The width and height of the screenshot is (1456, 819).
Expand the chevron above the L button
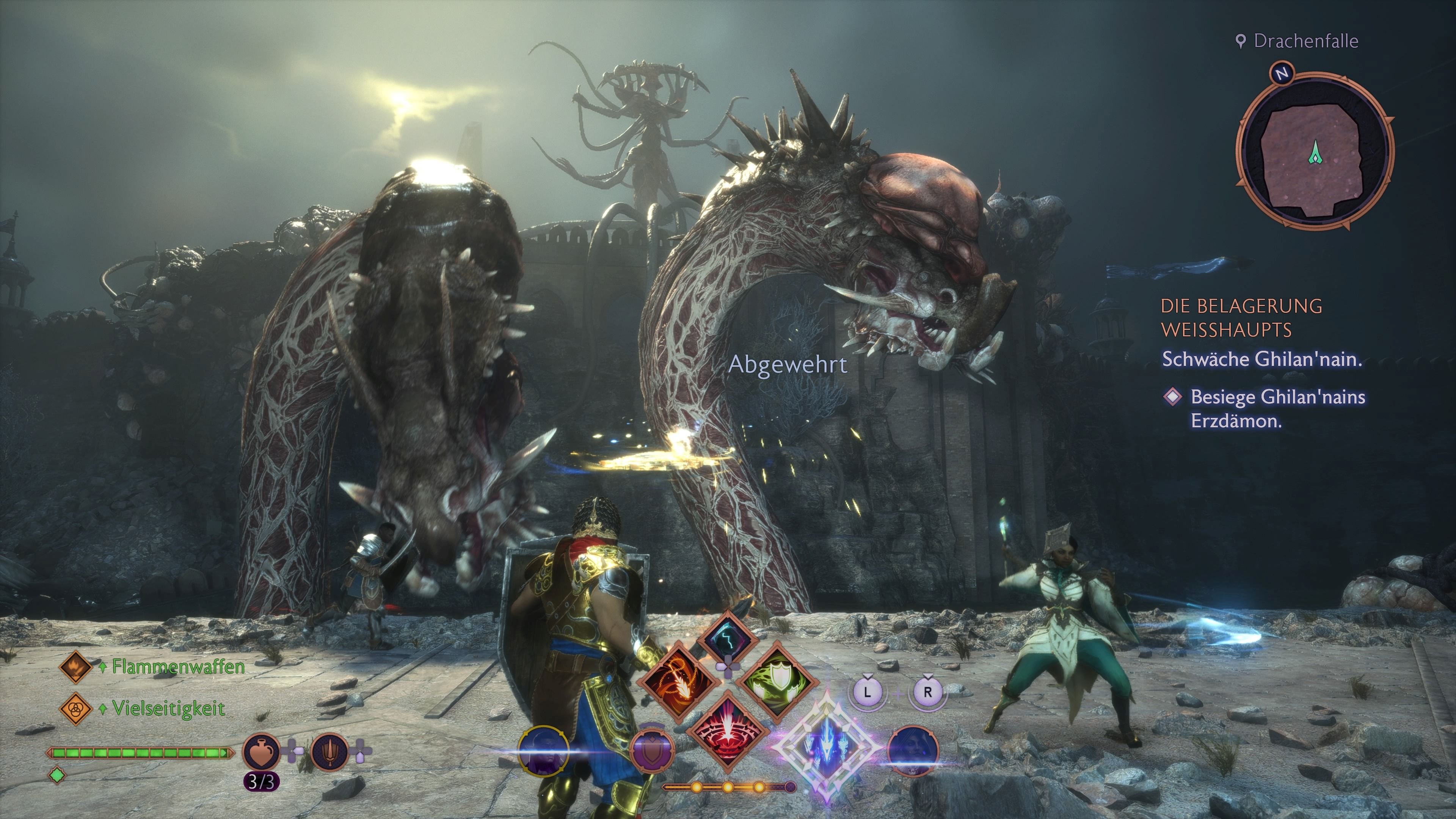click(868, 676)
